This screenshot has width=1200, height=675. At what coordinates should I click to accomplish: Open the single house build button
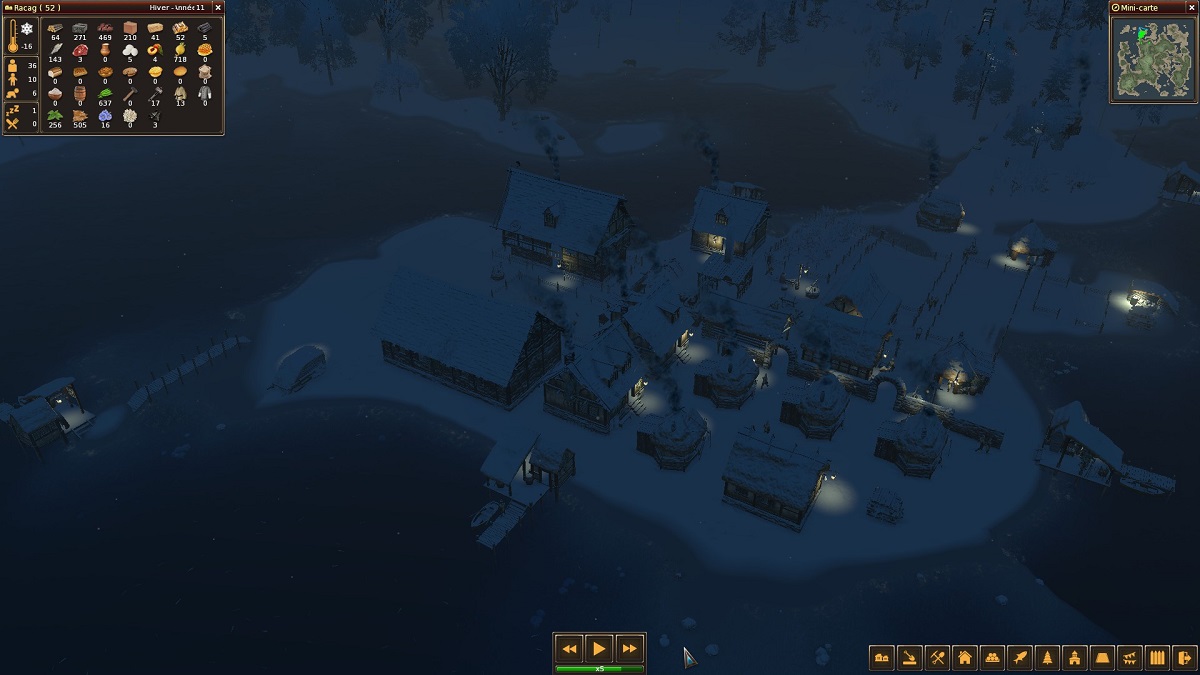coord(965,658)
